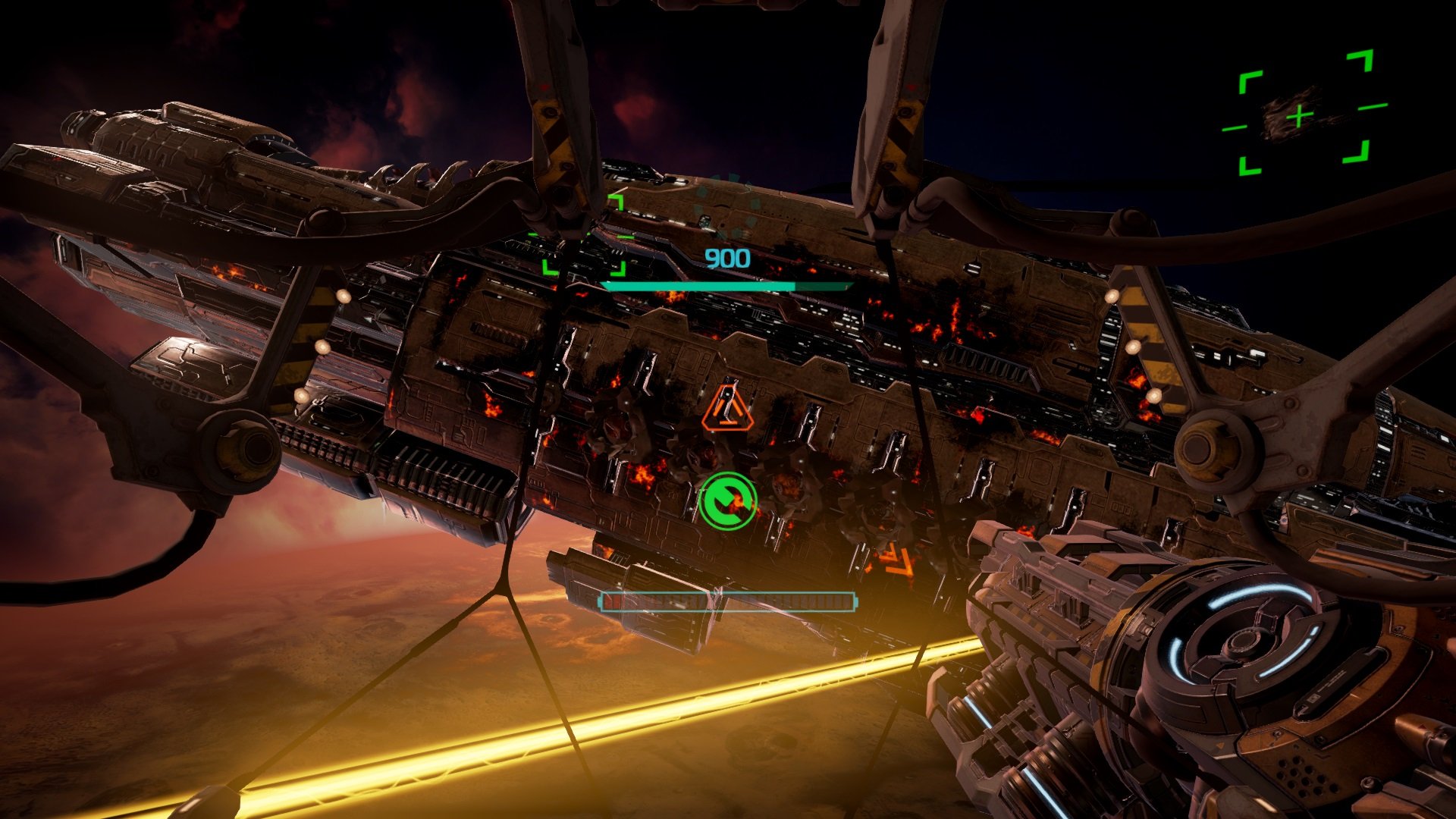Select the 900 hull integrity readout
The width and height of the screenshot is (1456, 819).
[726, 258]
